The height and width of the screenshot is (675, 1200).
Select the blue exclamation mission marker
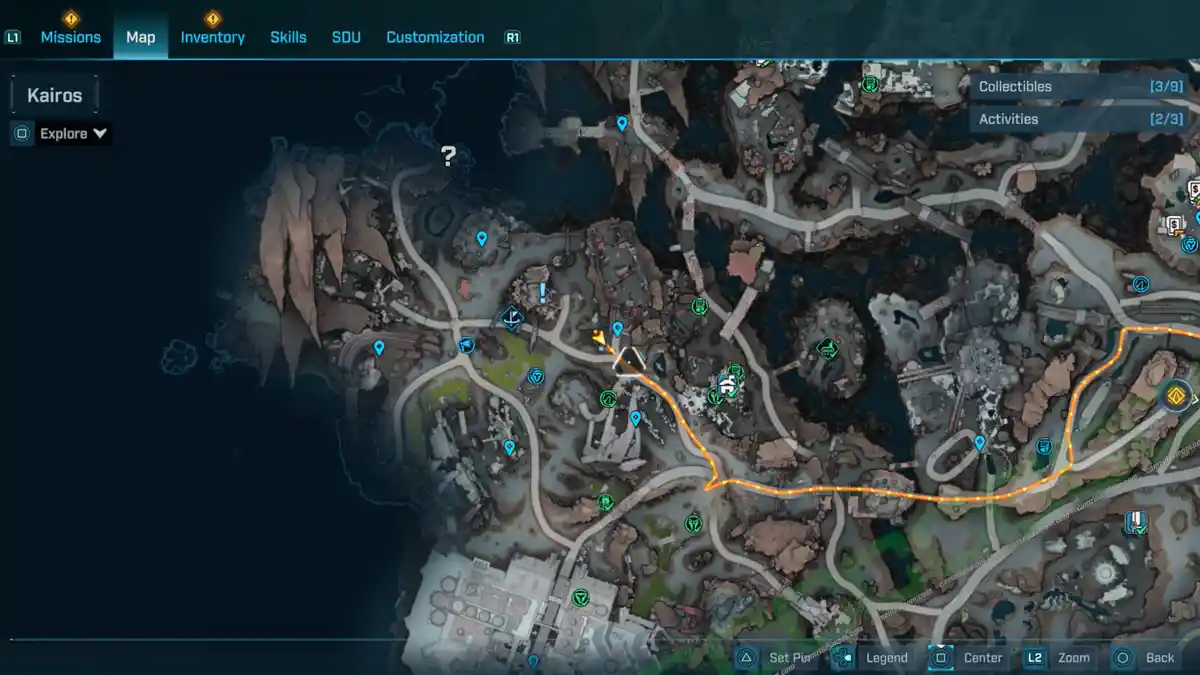[543, 292]
